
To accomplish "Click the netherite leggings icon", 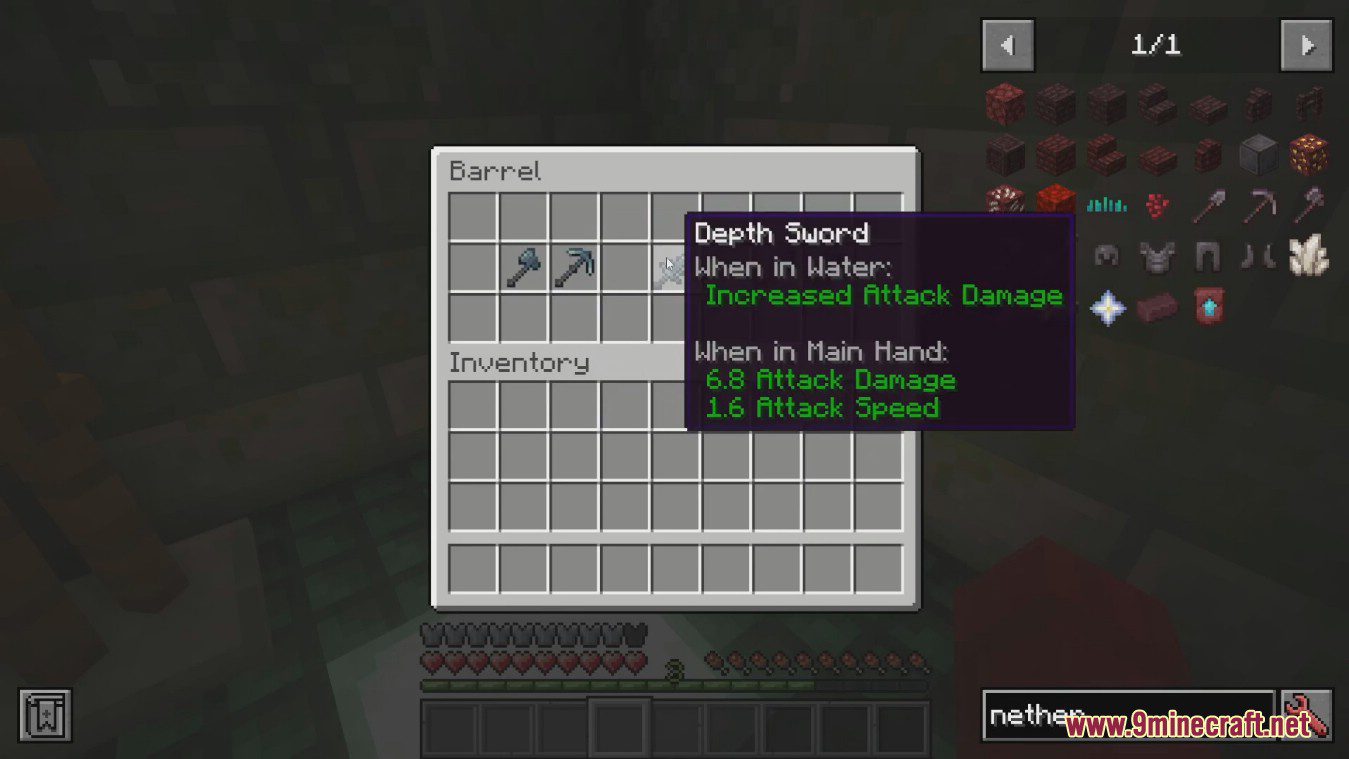I will [x=1207, y=256].
